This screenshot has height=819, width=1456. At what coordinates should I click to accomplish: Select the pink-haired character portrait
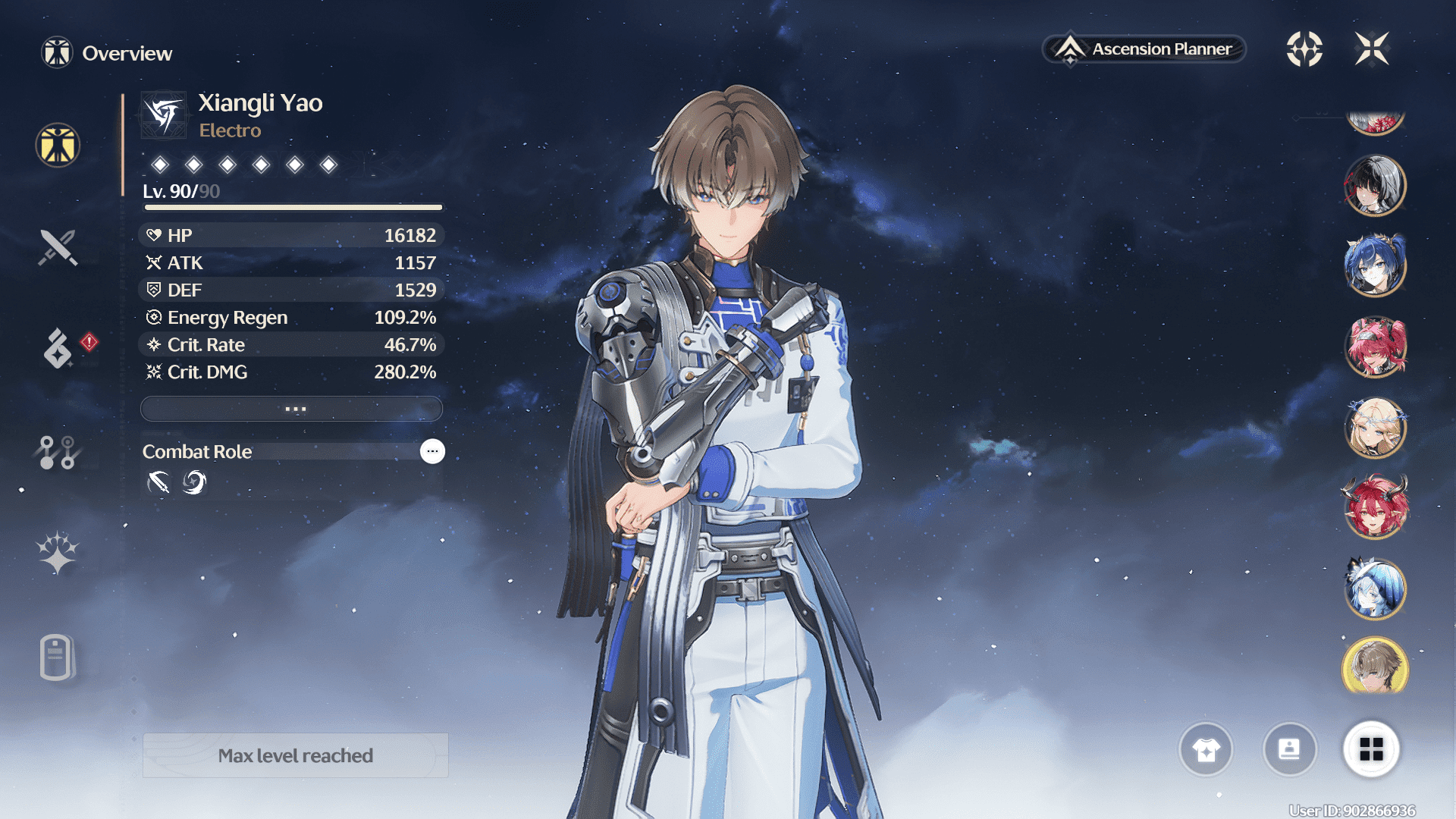pos(1375,347)
